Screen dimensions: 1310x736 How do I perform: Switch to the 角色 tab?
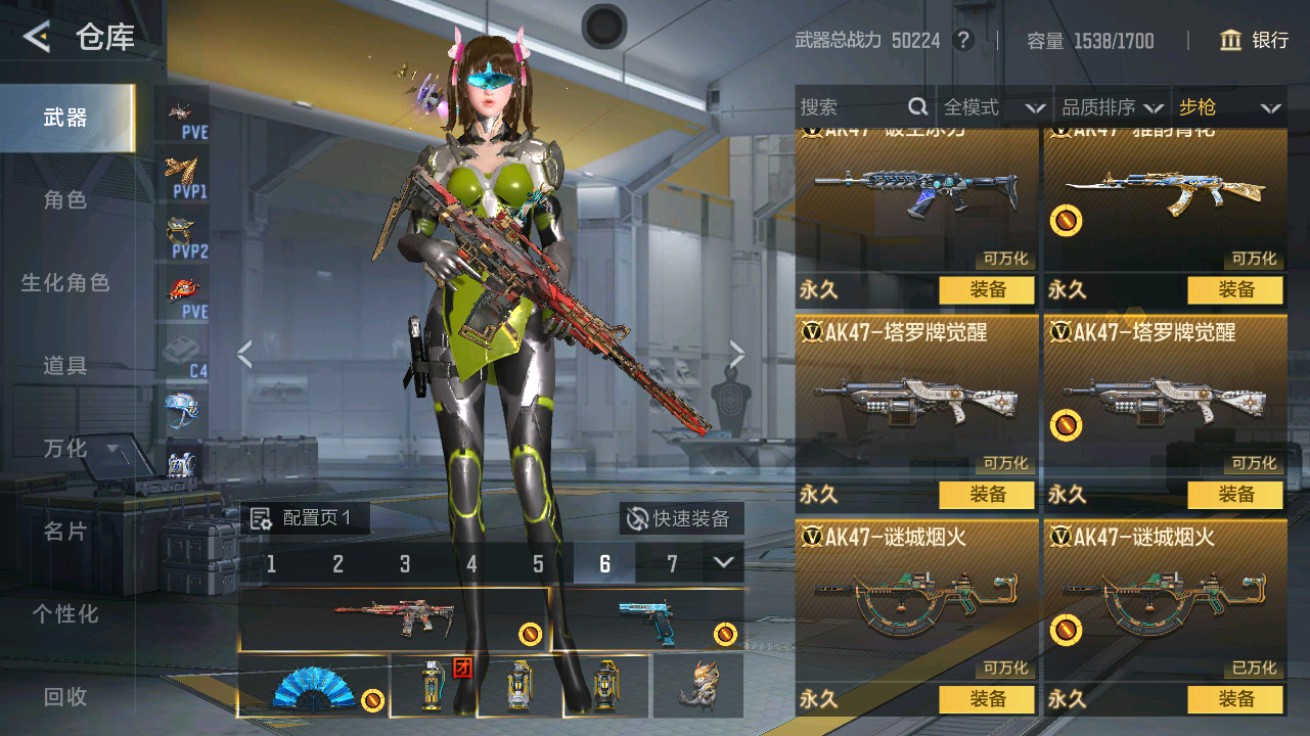pyautogui.click(x=66, y=200)
